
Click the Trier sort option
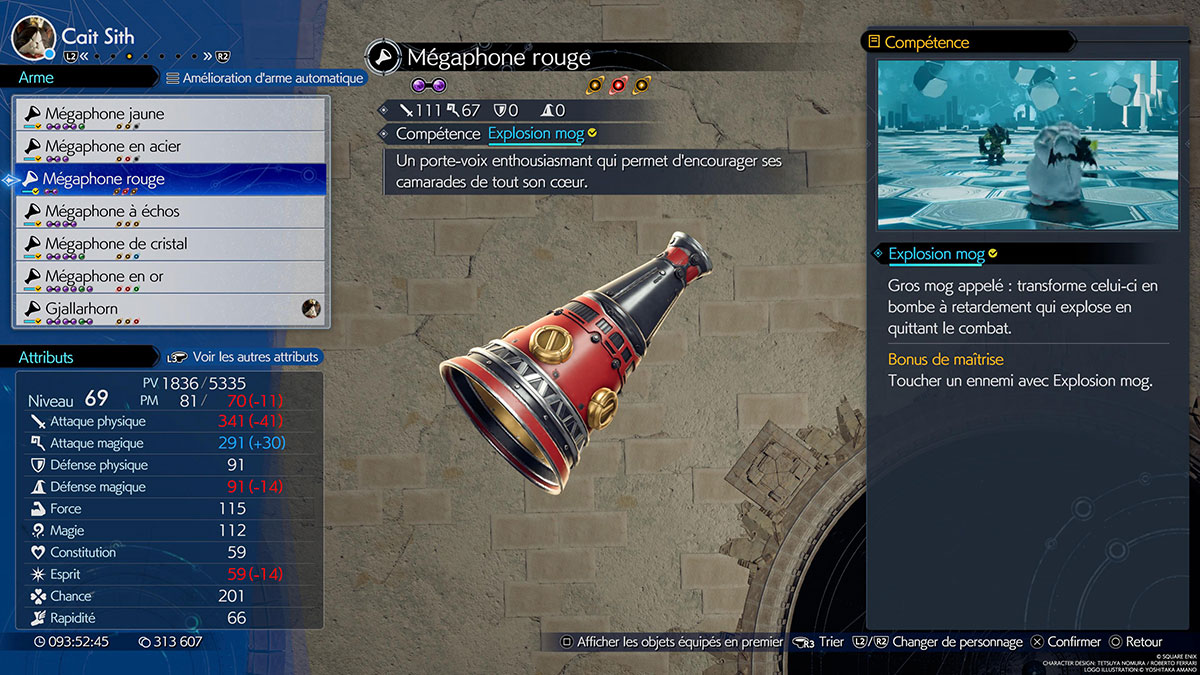pyautogui.click(x=820, y=642)
